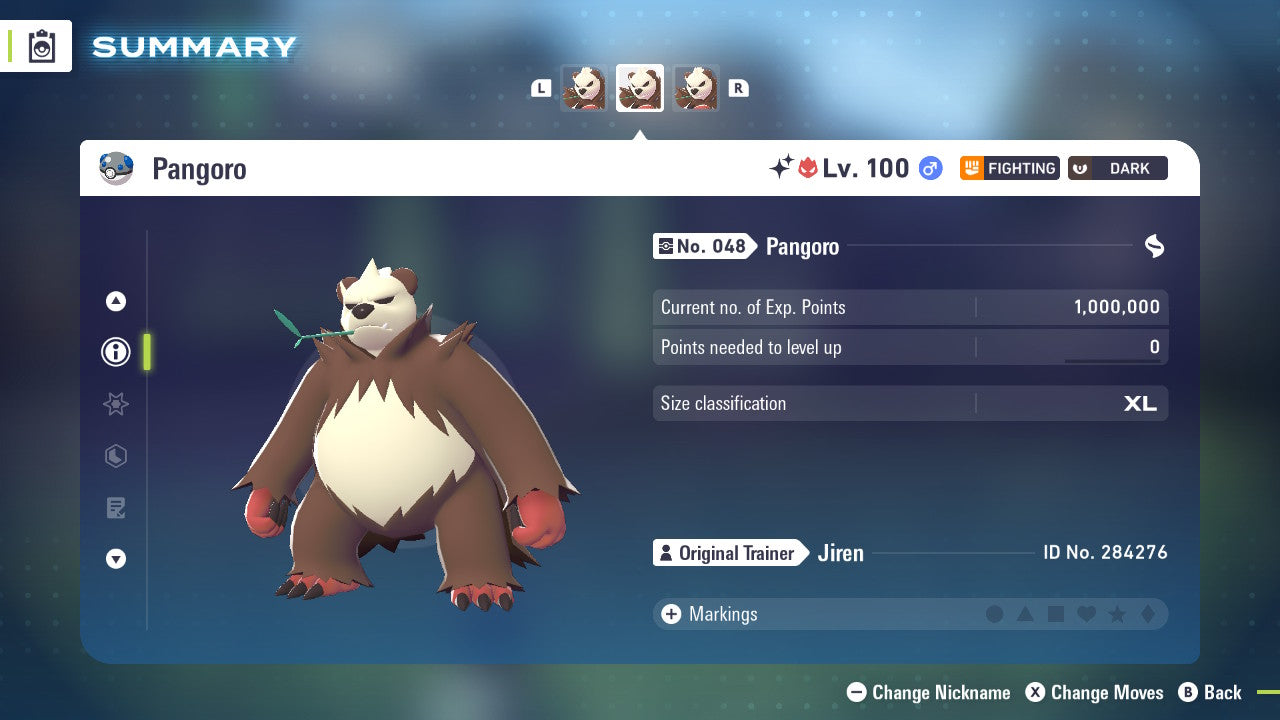Switch to the previous Pokémon via the L tab

[x=541, y=88]
